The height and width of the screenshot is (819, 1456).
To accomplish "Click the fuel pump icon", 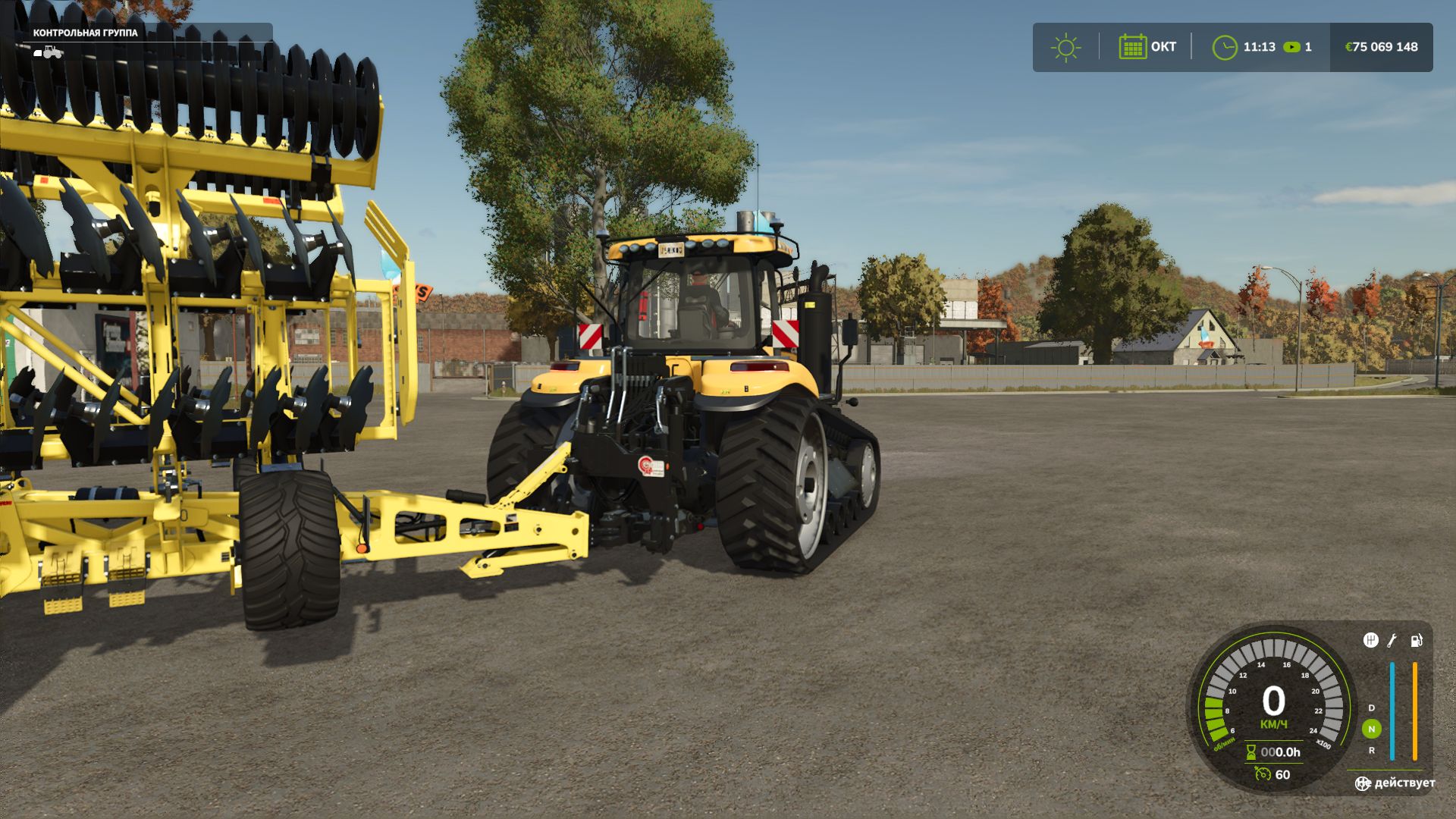I will [1416, 641].
